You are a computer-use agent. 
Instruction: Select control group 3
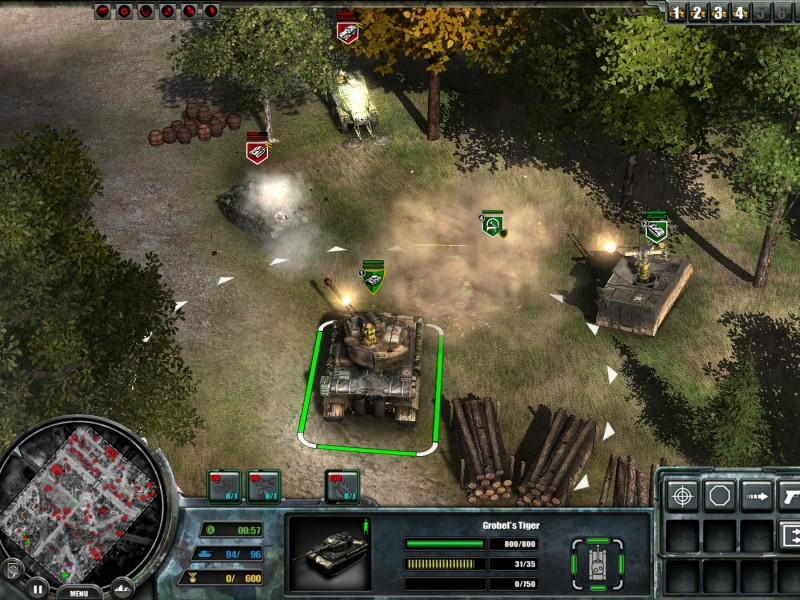pos(719,13)
